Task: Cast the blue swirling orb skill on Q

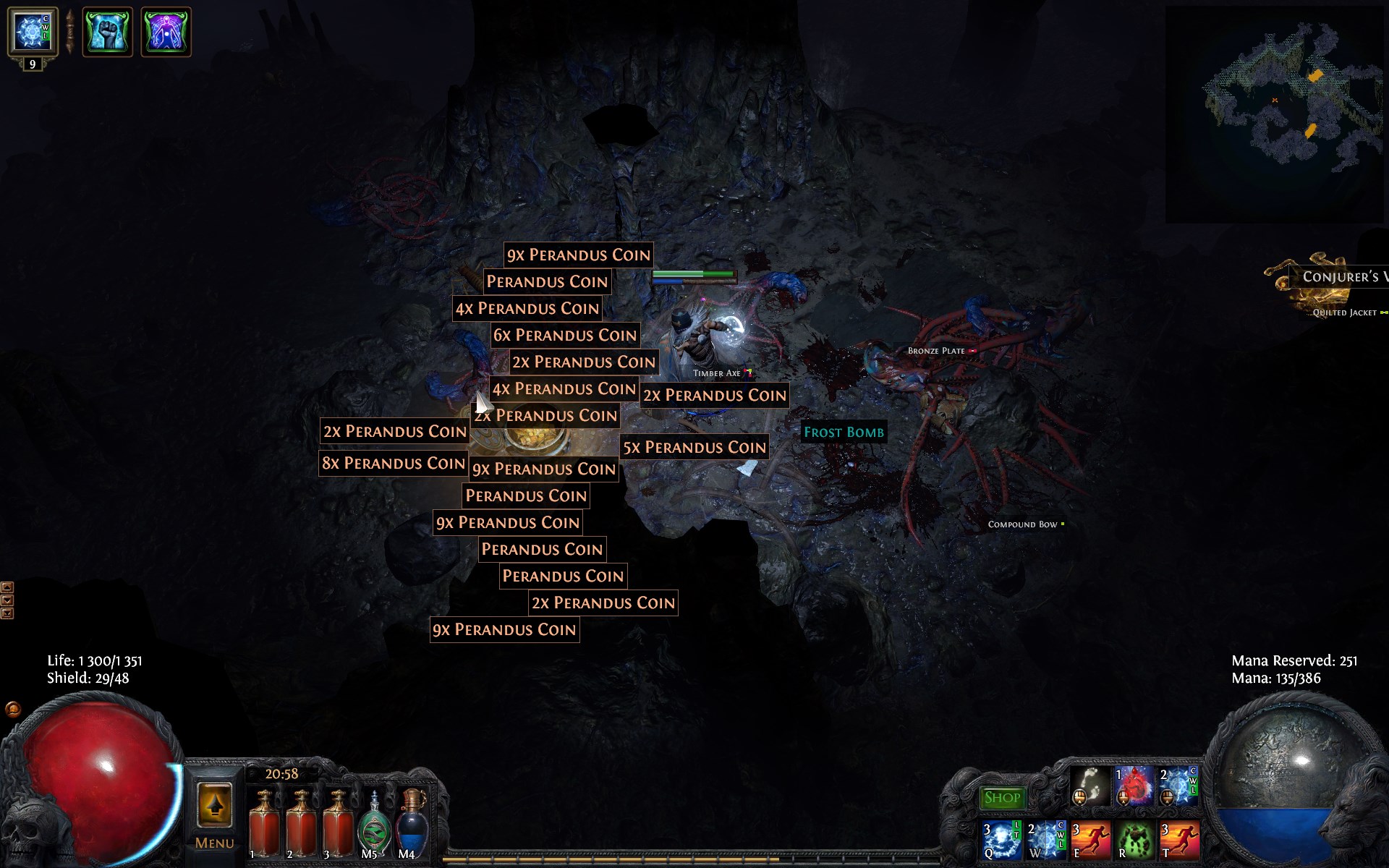Action: coord(1002,839)
